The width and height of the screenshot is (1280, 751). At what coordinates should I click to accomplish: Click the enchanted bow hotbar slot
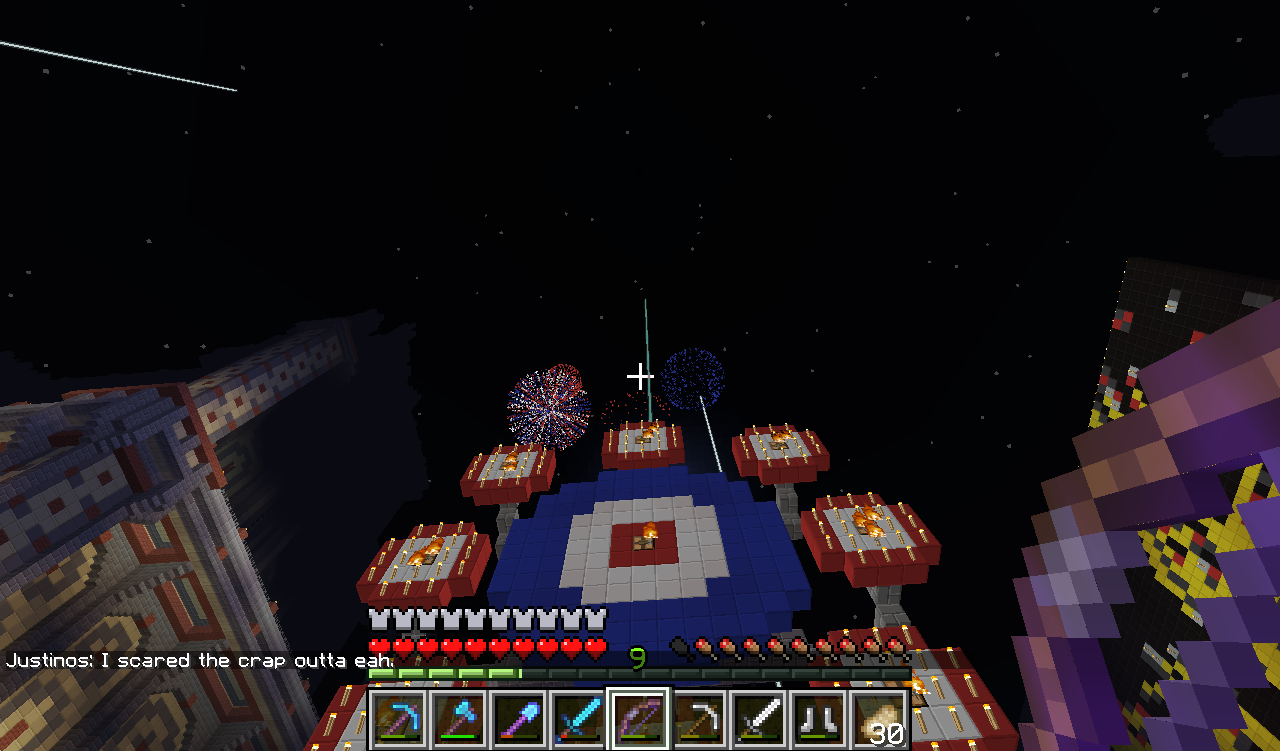point(639,719)
